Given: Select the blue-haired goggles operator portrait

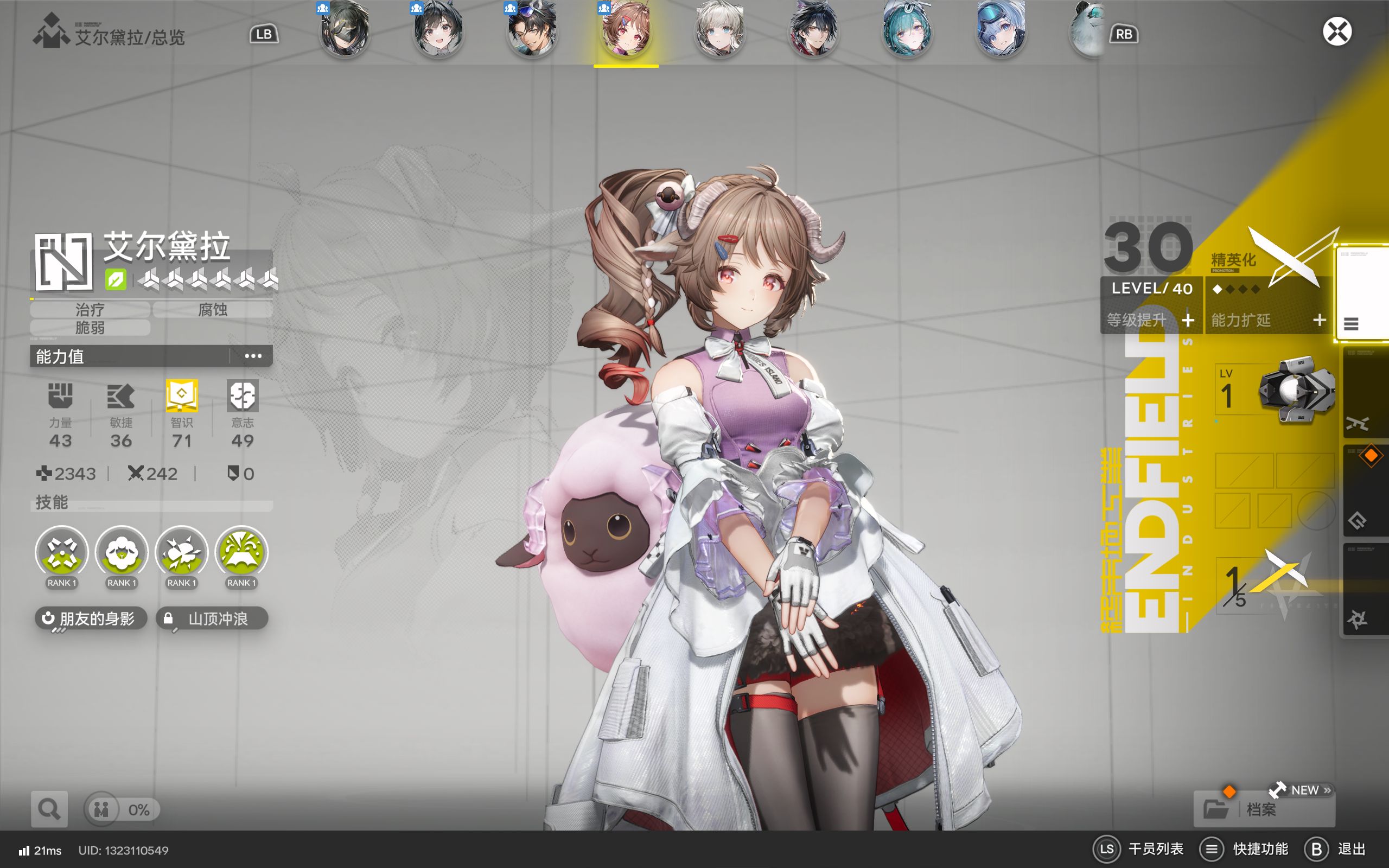Looking at the screenshot, I should pos(1001,30).
